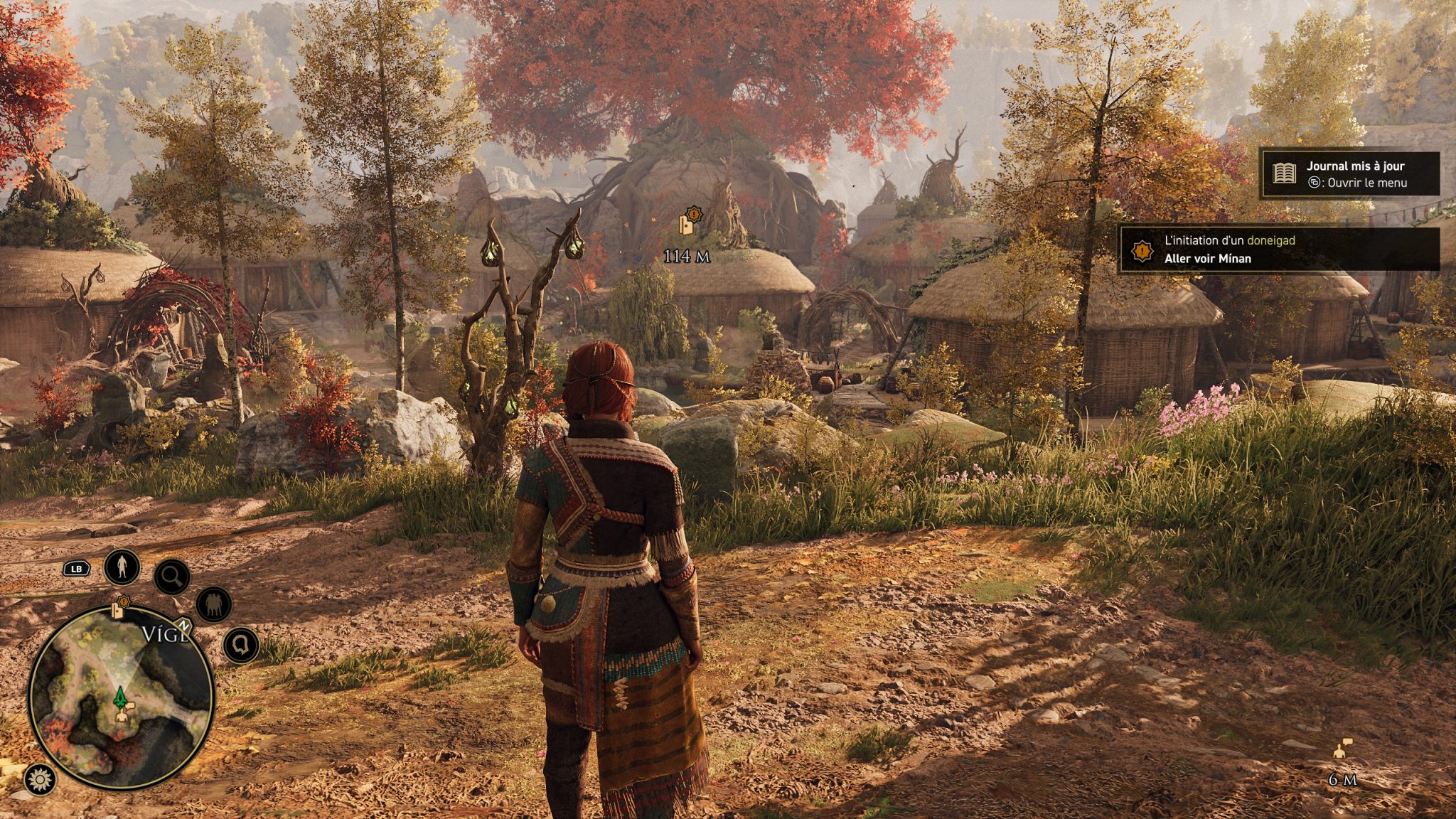1456x819 pixels.
Task: Select the 'Aller voir Mínan' quest tracker
Action: click(1280, 250)
